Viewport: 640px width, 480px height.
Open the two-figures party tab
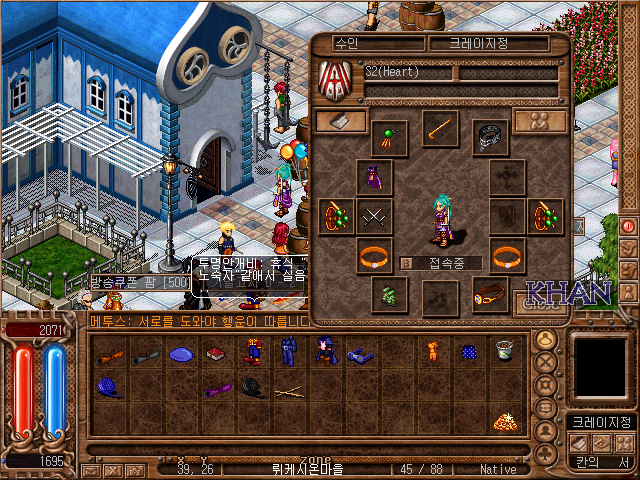(540, 120)
